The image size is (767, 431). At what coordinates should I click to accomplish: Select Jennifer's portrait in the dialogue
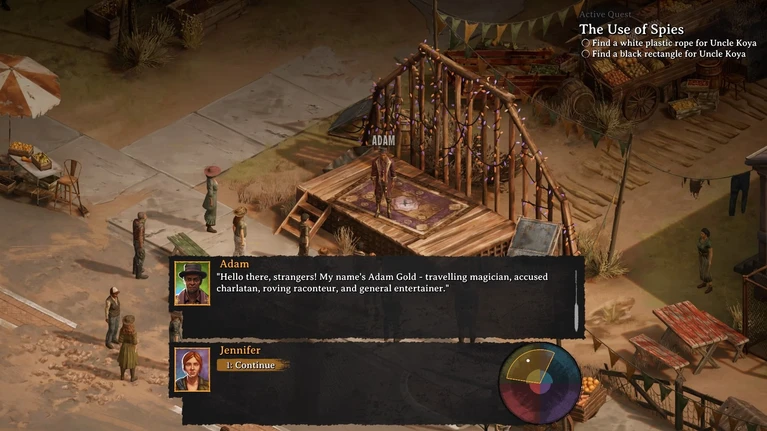[x=192, y=369]
